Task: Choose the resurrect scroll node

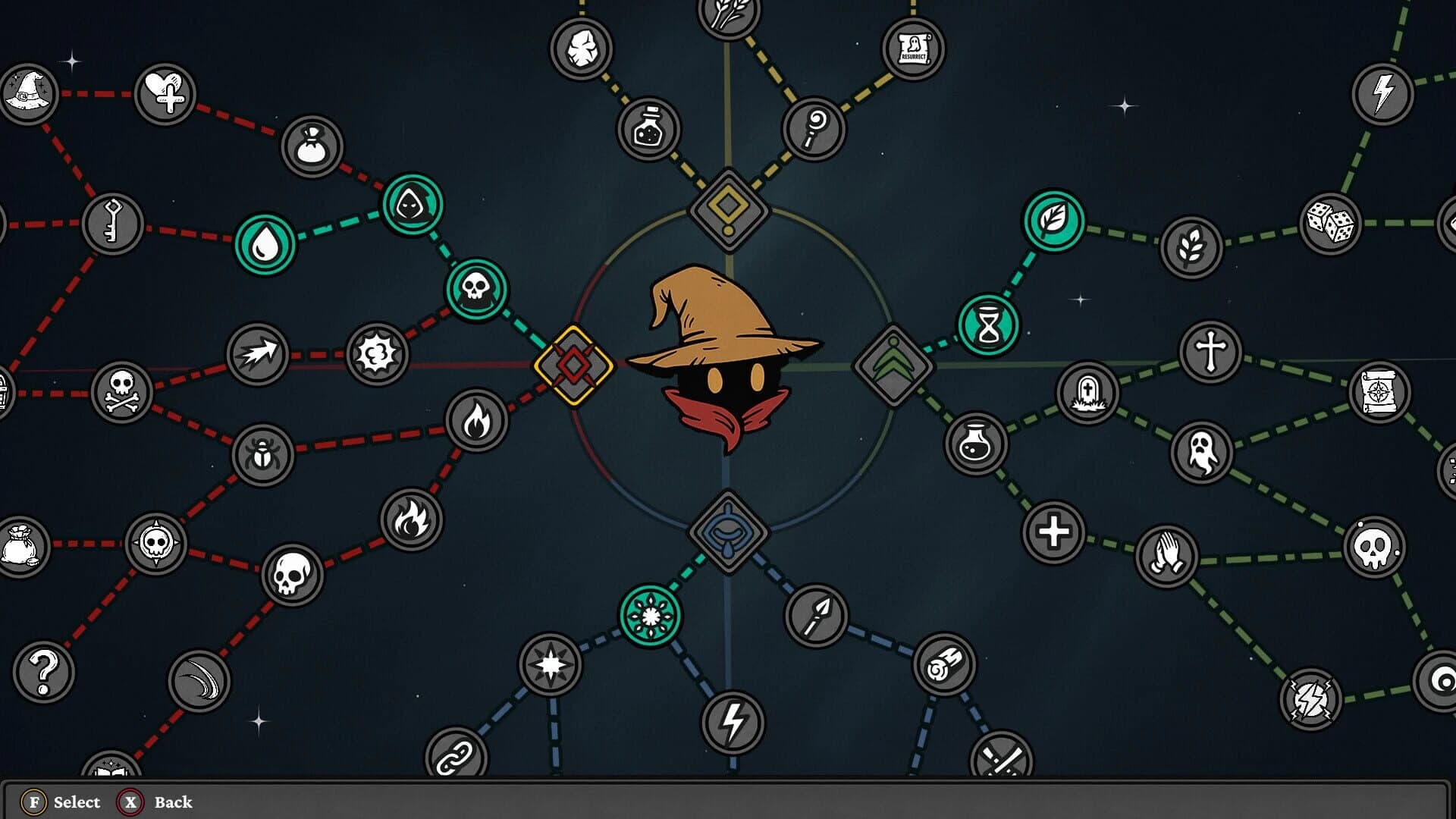Action: (914, 49)
